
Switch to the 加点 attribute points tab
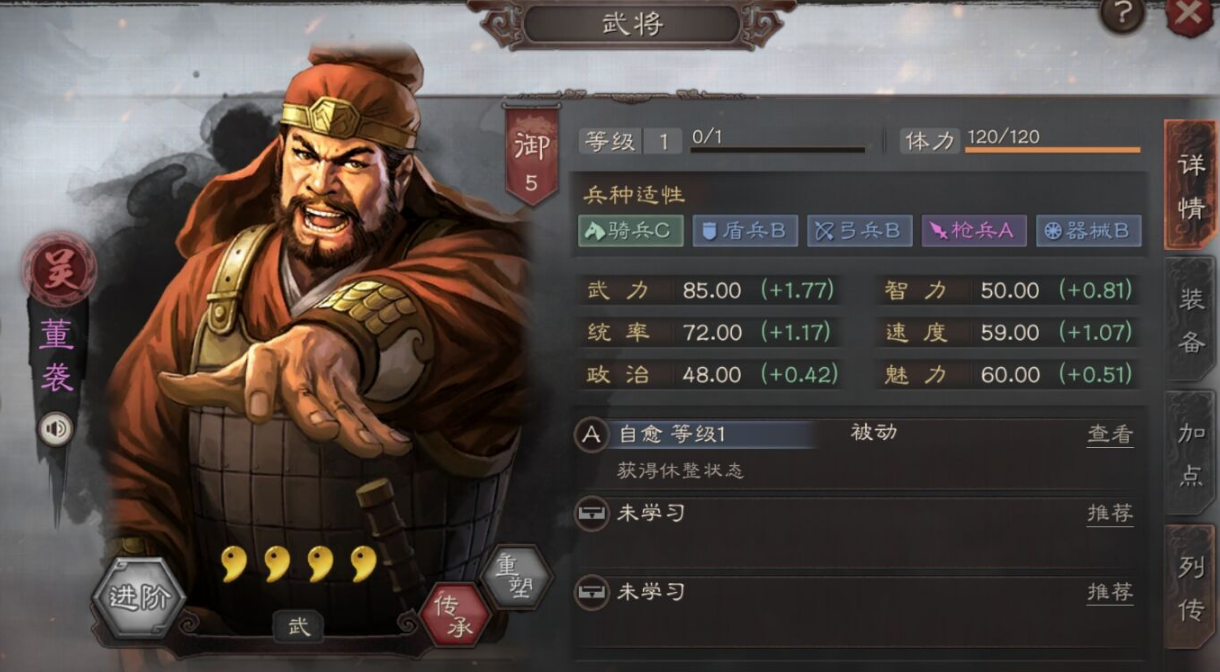coord(1190,454)
